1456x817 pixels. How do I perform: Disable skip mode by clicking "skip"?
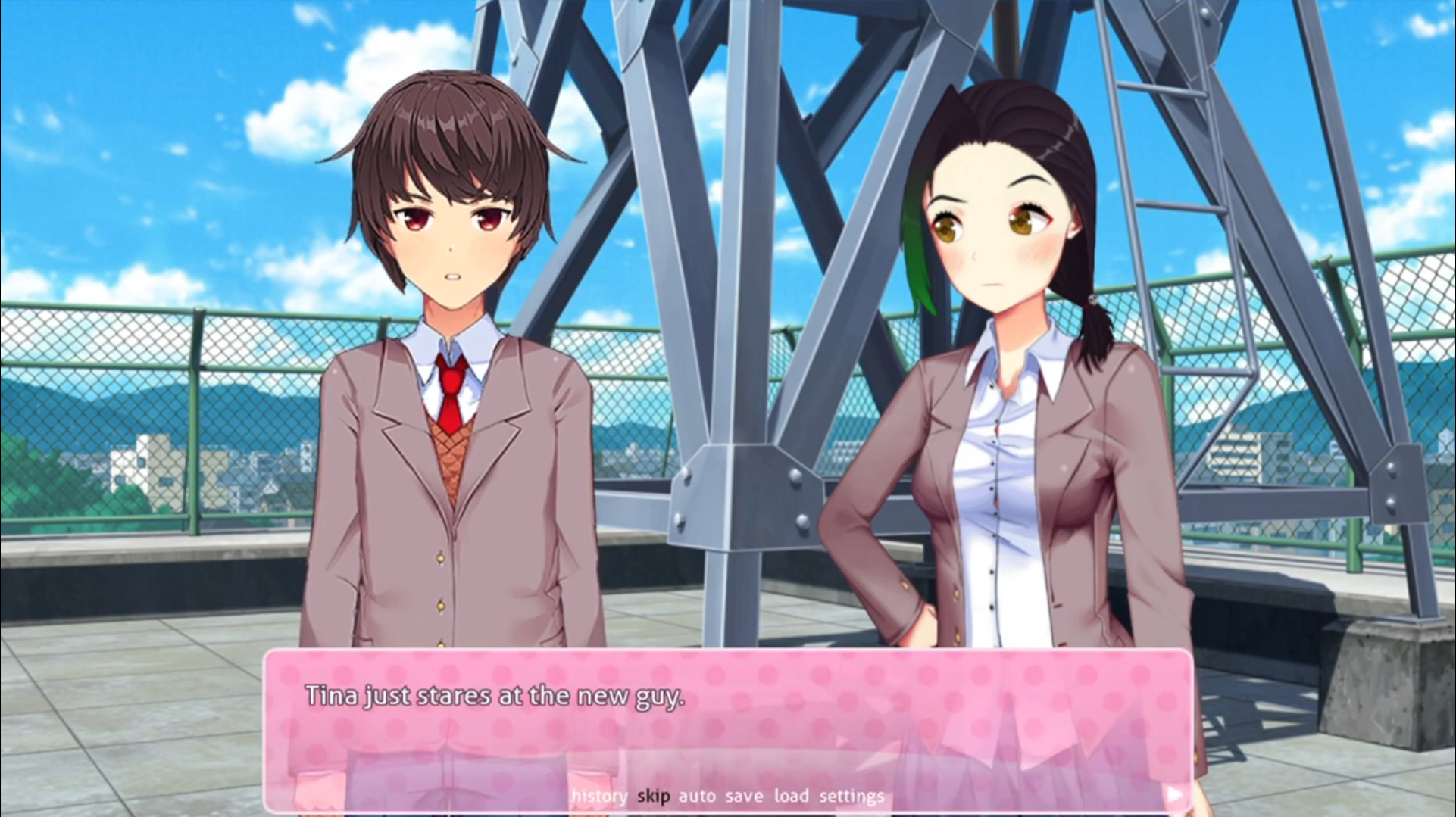click(x=653, y=796)
